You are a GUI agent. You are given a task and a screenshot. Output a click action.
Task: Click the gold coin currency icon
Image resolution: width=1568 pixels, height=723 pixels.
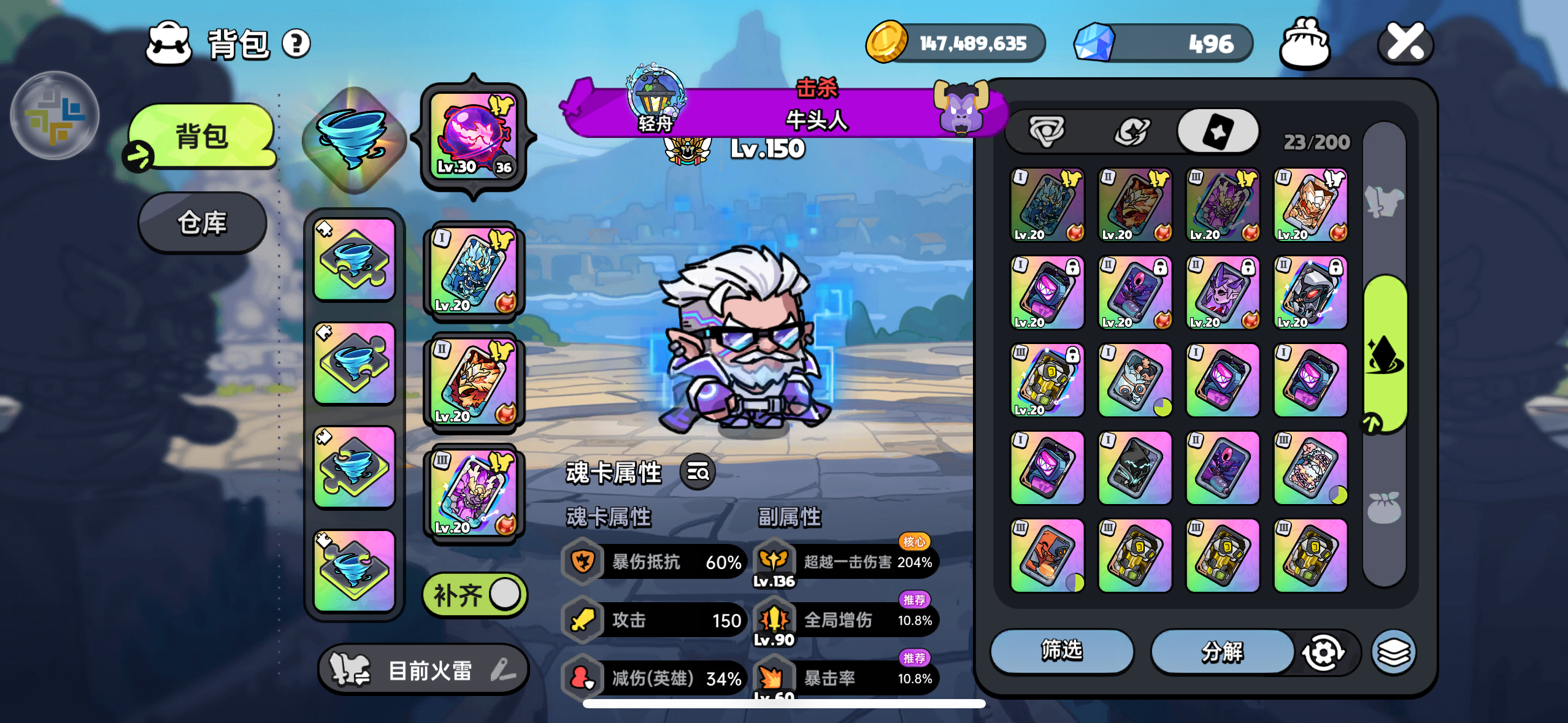pyautogui.click(x=886, y=43)
